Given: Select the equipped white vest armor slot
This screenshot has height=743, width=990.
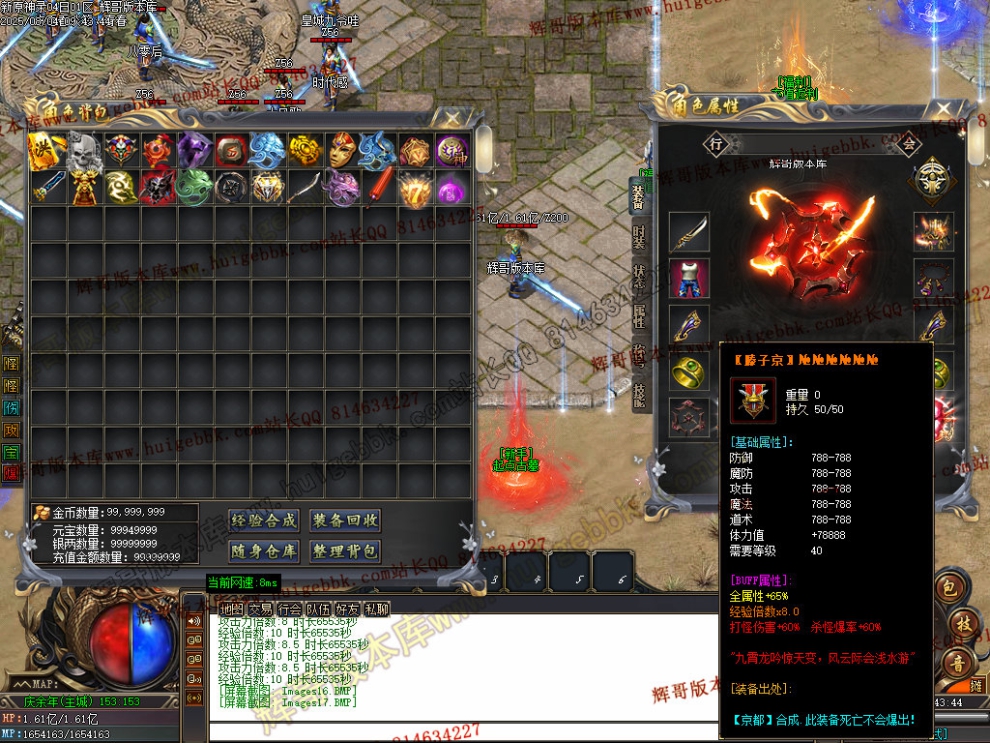Looking at the screenshot, I should click(689, 278).
